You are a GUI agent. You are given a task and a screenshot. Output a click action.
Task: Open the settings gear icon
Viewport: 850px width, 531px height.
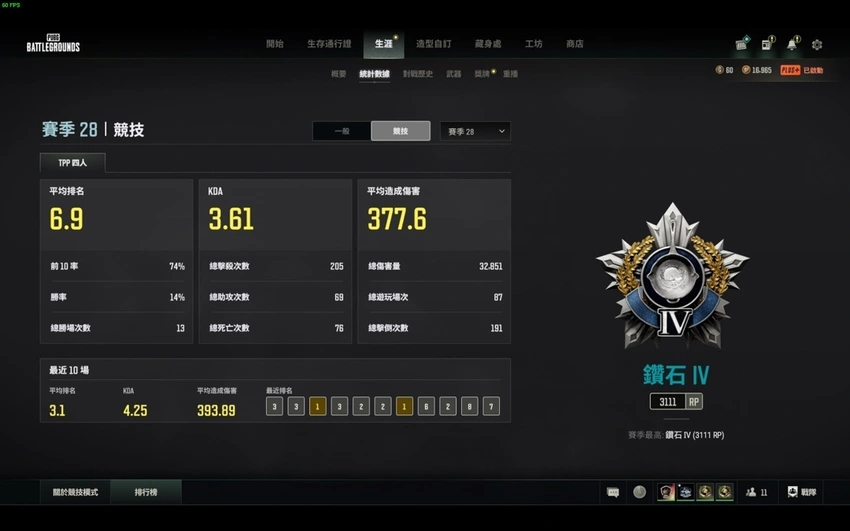(817, 45)
